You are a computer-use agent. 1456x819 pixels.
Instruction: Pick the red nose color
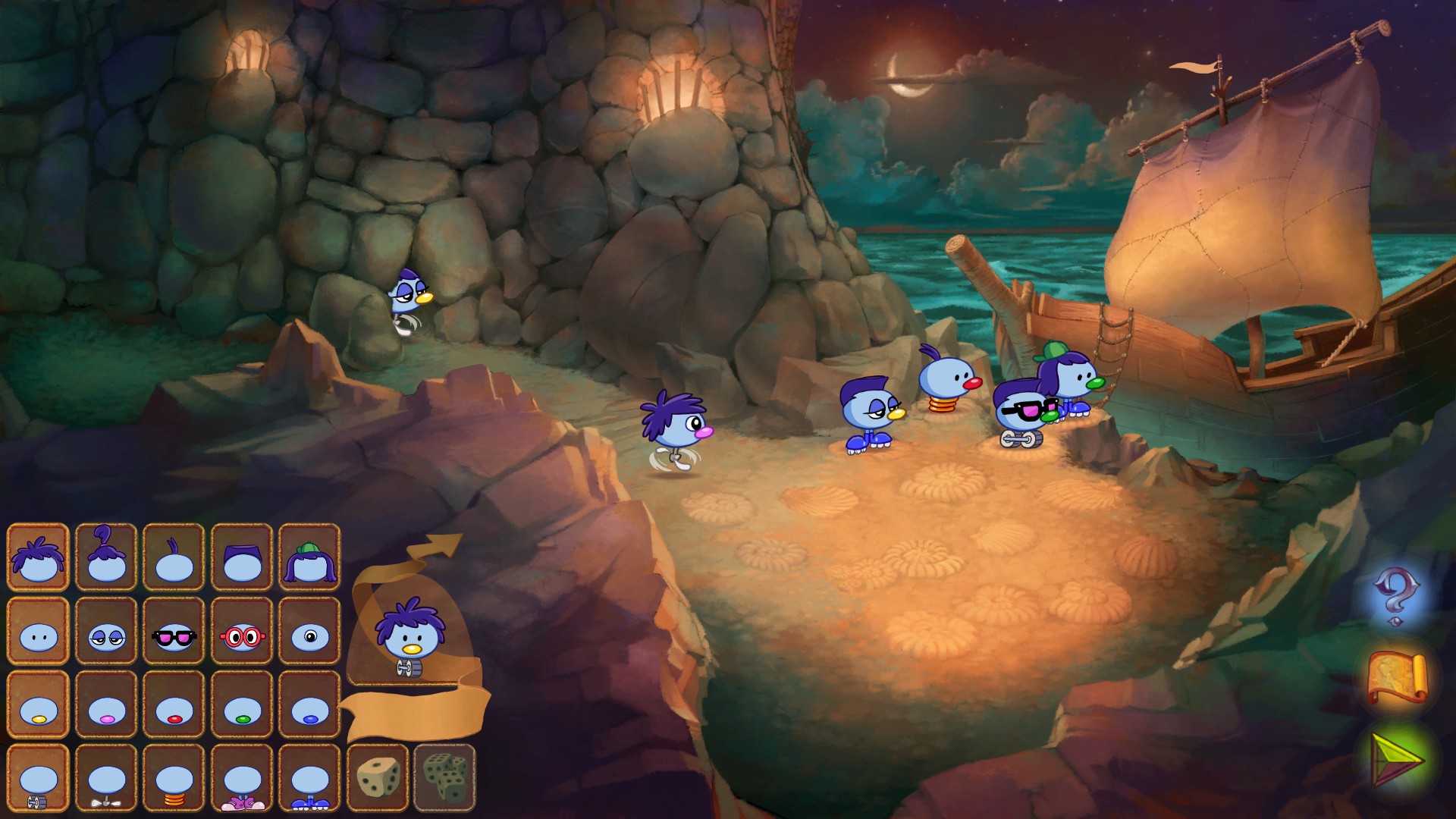[x=174, y=704]
